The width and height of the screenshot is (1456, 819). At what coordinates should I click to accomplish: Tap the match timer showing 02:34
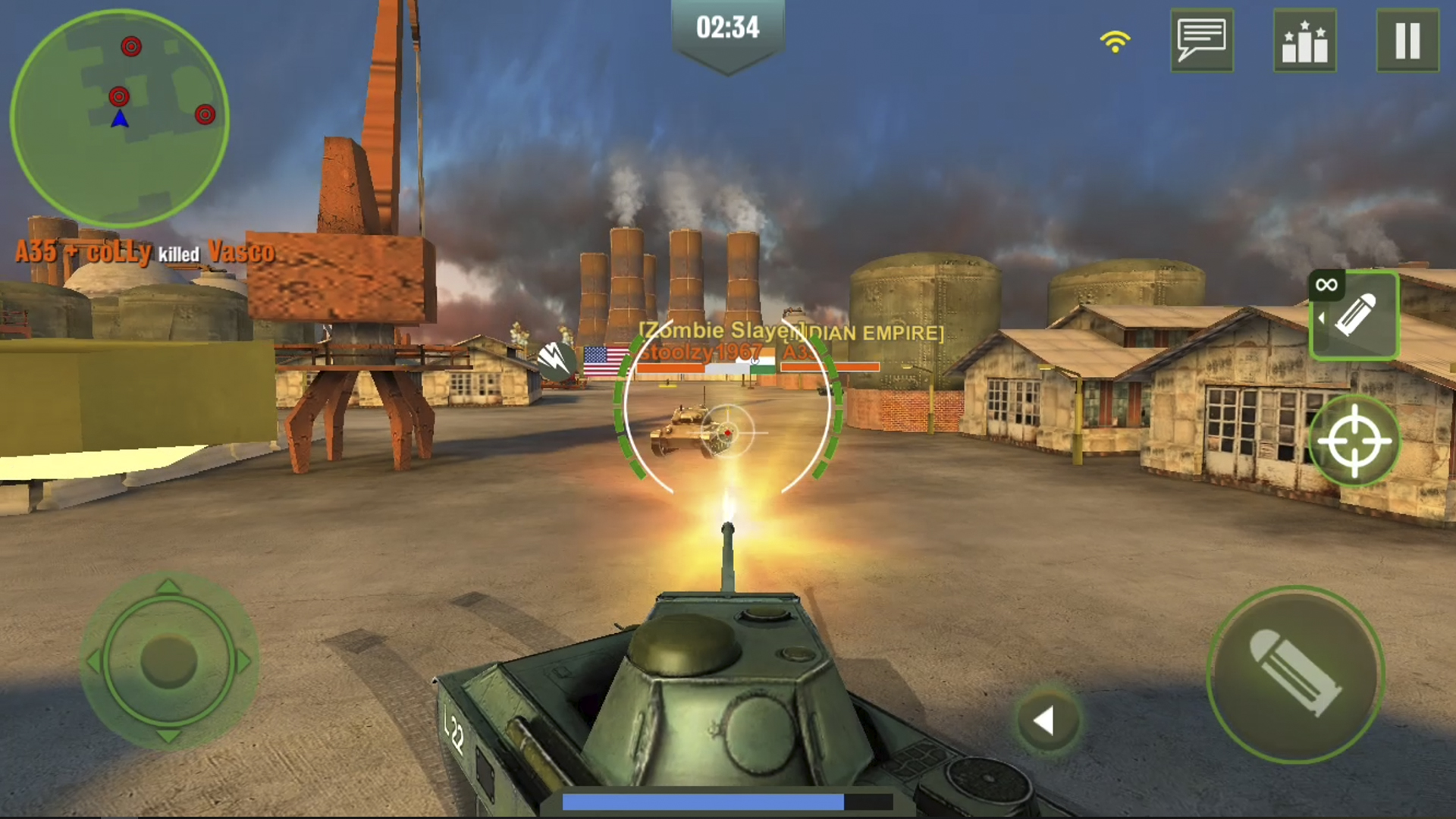[x=726, y=28]
